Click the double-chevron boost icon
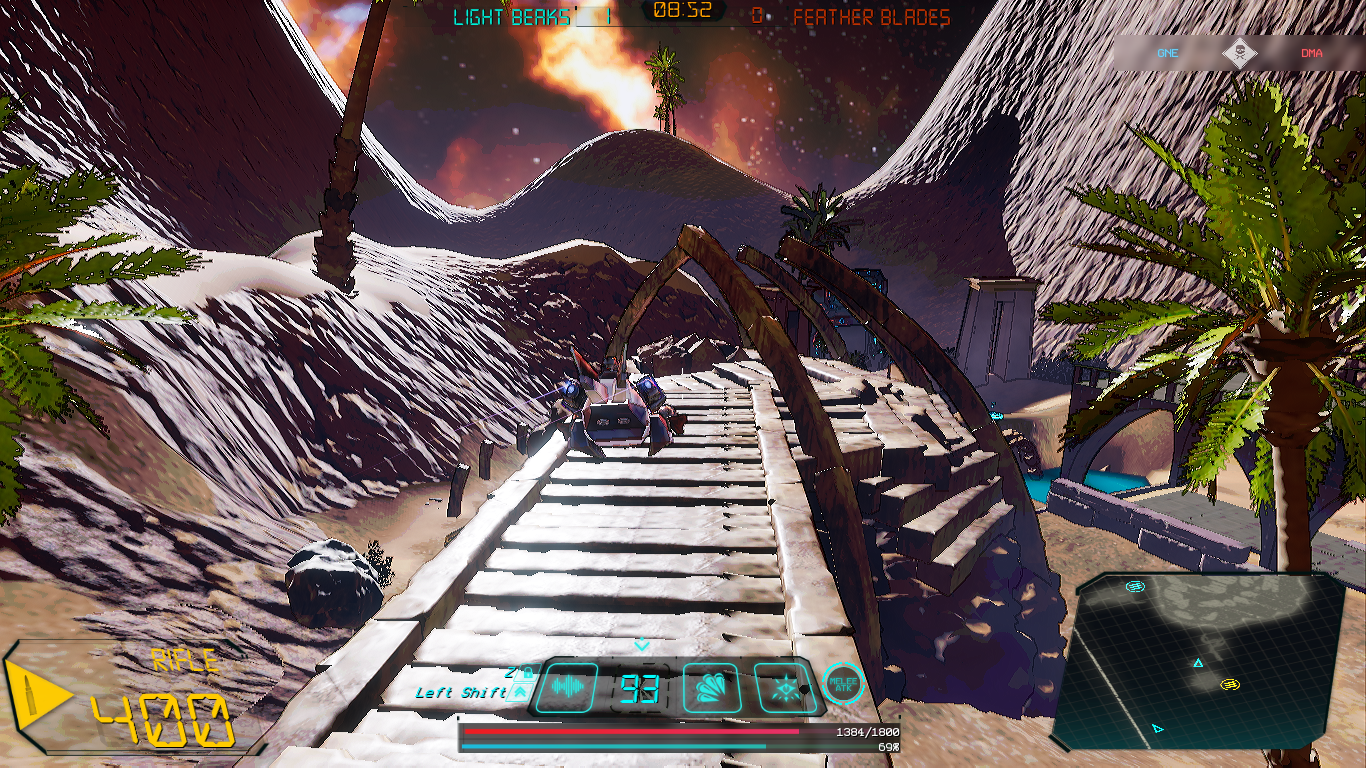The height and width of the screenshot is (768, 1366). (520, 692)
